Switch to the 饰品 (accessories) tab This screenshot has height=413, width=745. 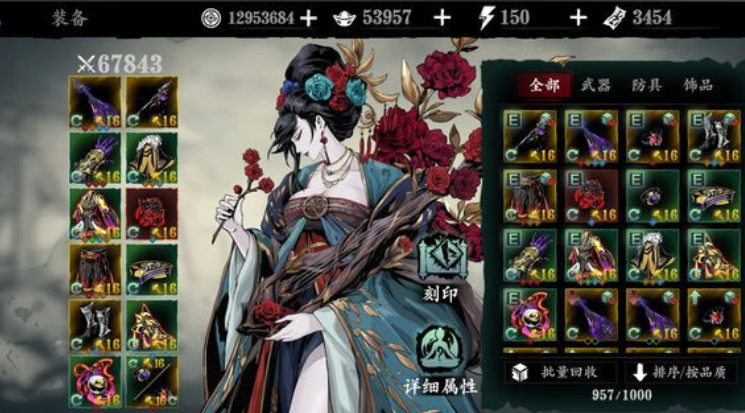pyautogui.click(x=697, y=86)
